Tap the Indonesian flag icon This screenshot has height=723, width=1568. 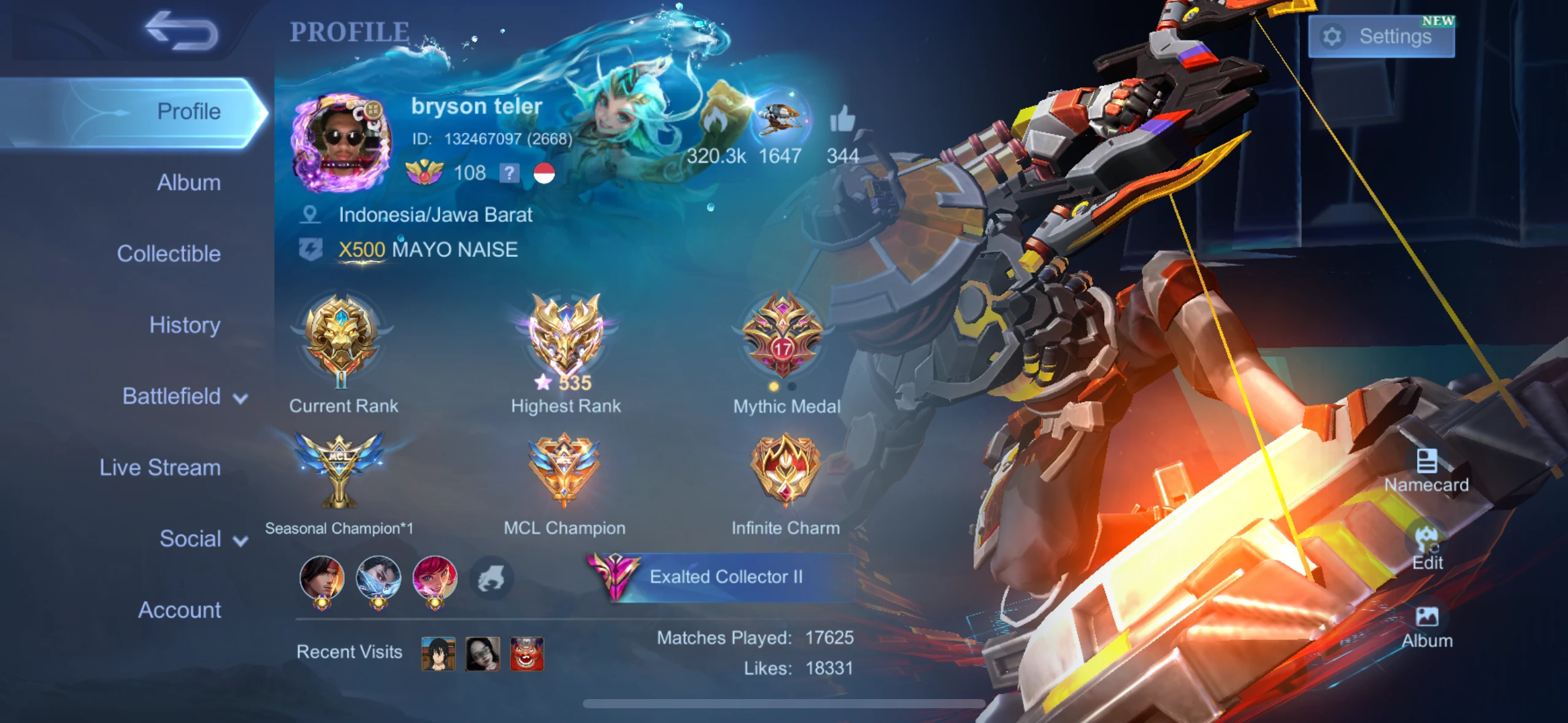pyautogui.click(x=542, y=174)
